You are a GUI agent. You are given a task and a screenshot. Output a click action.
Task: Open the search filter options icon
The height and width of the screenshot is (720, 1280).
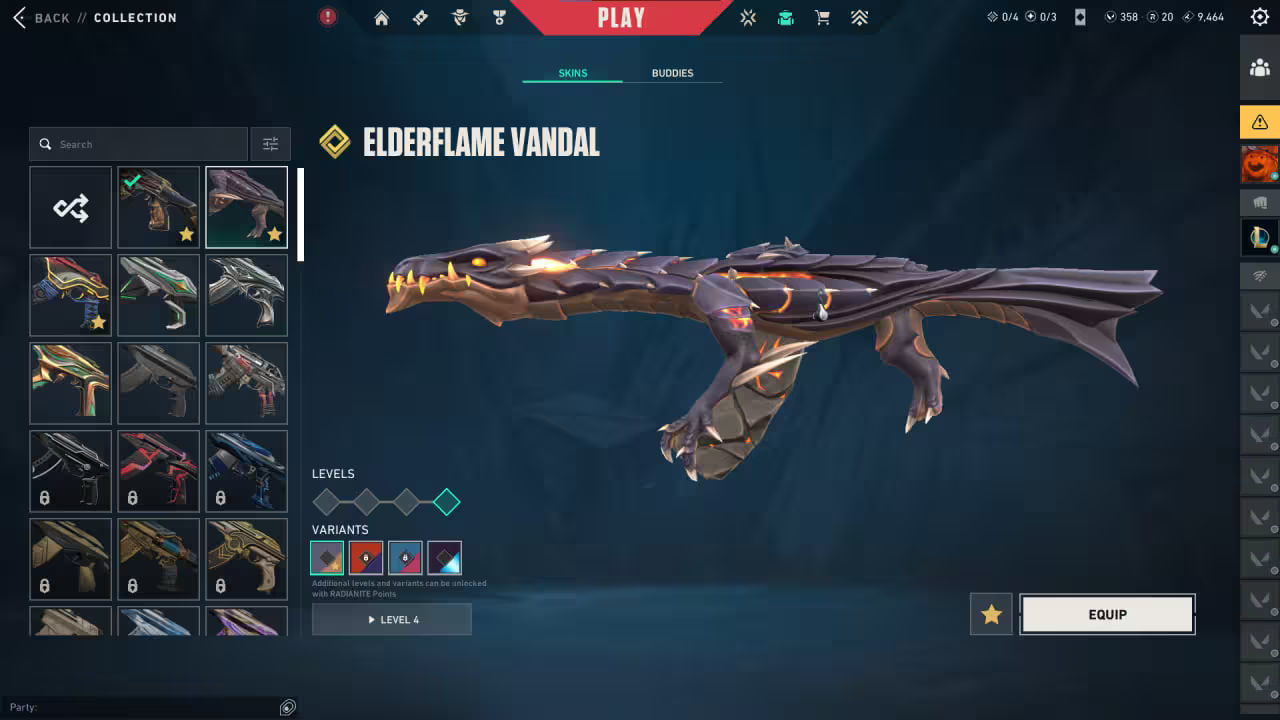tap(270, 143)
